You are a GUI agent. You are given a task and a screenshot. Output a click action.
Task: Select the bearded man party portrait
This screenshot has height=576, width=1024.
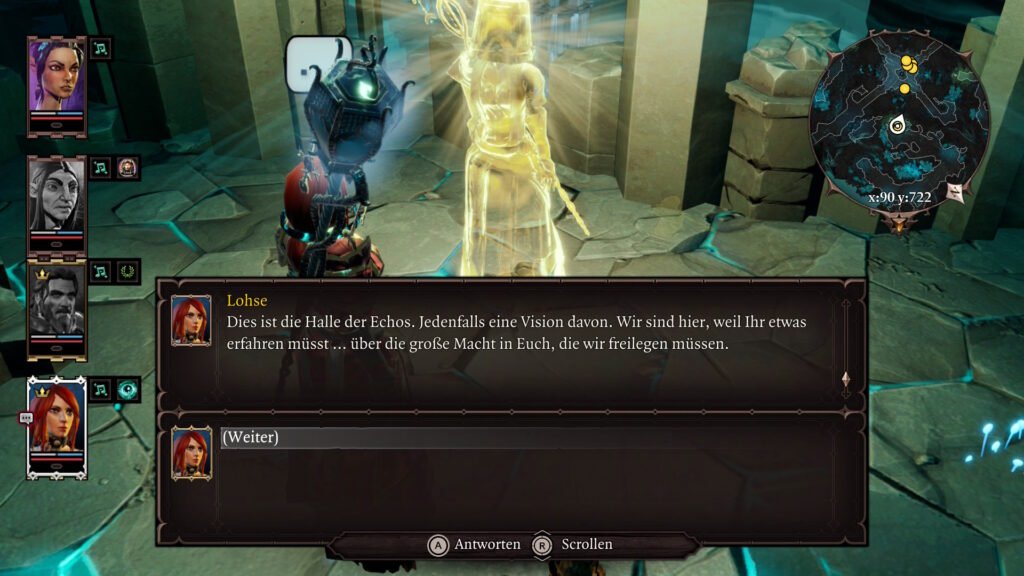56,307
